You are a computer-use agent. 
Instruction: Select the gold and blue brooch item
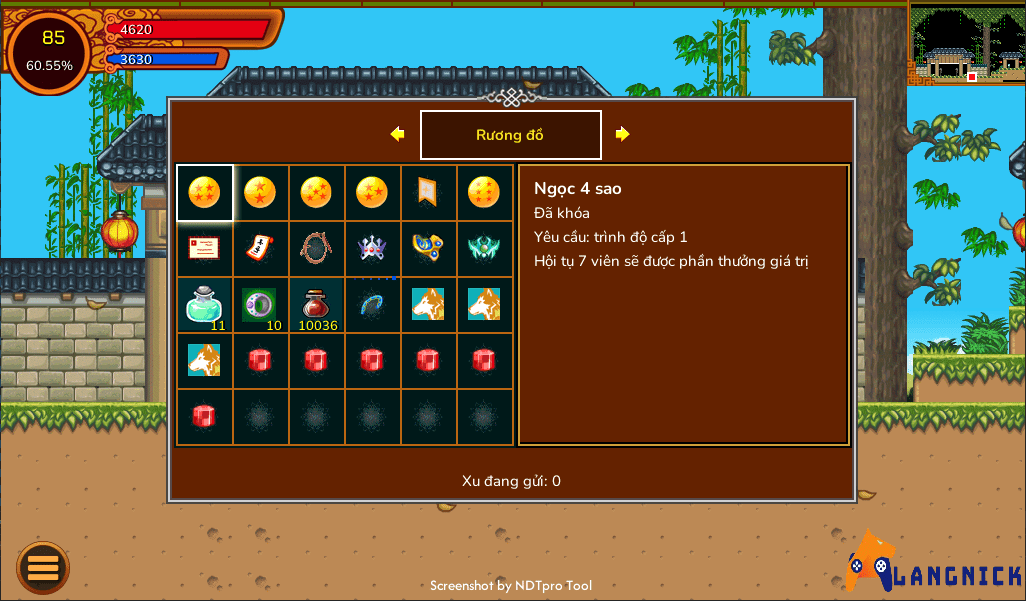click(428, 248)
